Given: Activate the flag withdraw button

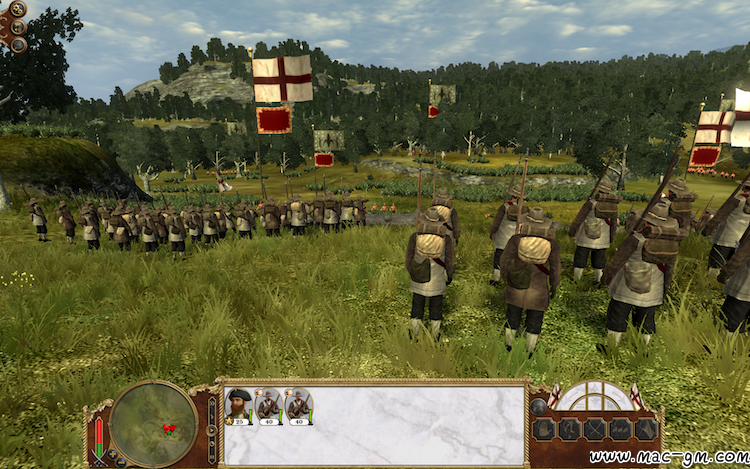Looking at the screenshot, I should click(x=646, y=429).
